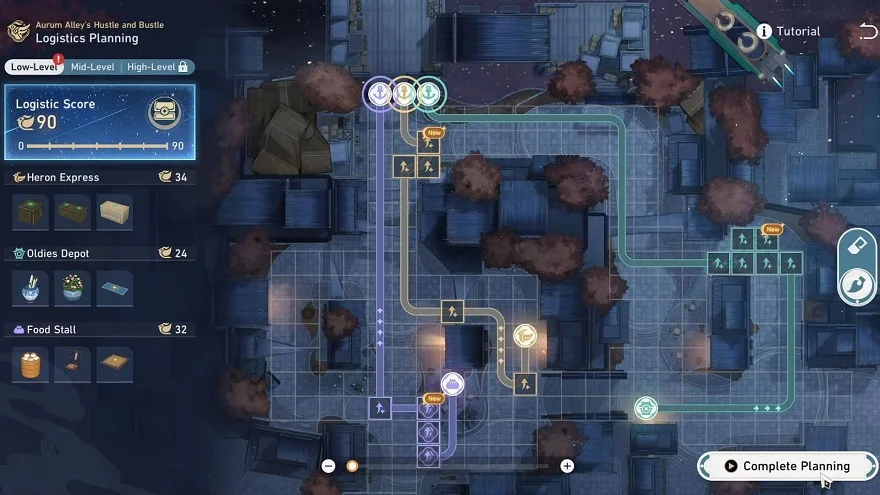The image size is (880, 495).
Task: Zoom in with the plus button
Action: pos(567,466)
